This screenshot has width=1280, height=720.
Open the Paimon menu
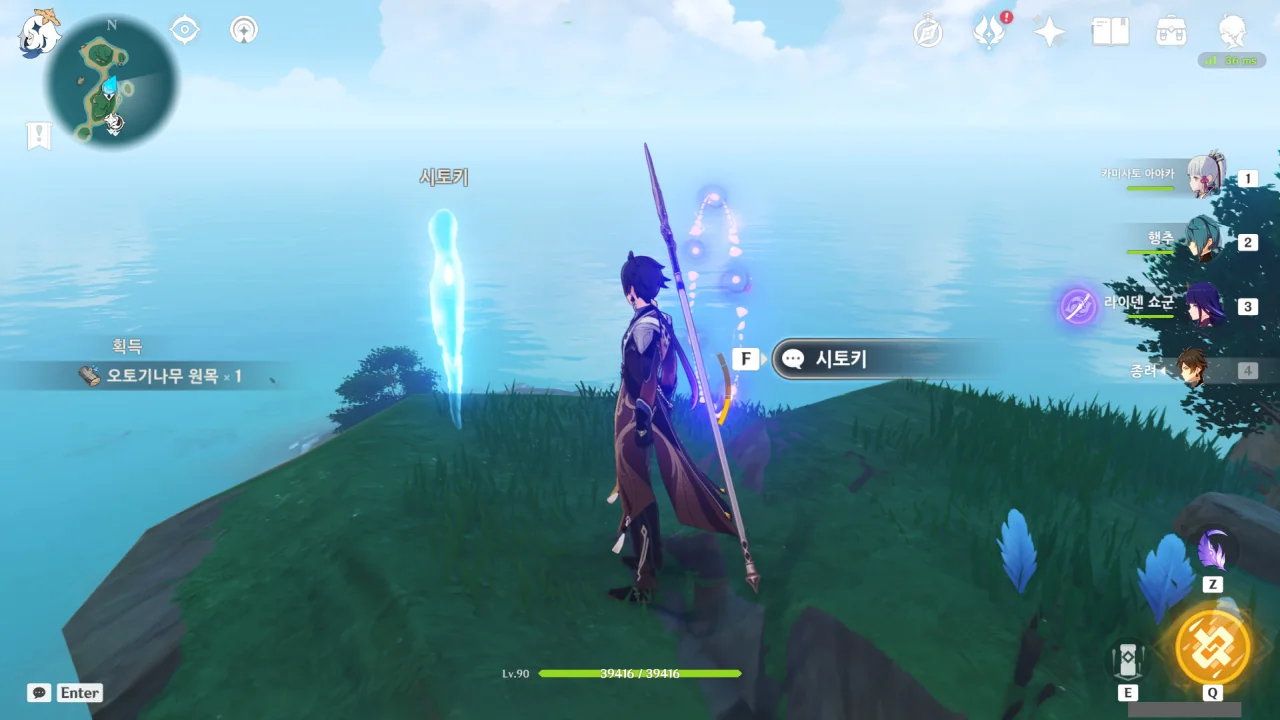[39, 32]
